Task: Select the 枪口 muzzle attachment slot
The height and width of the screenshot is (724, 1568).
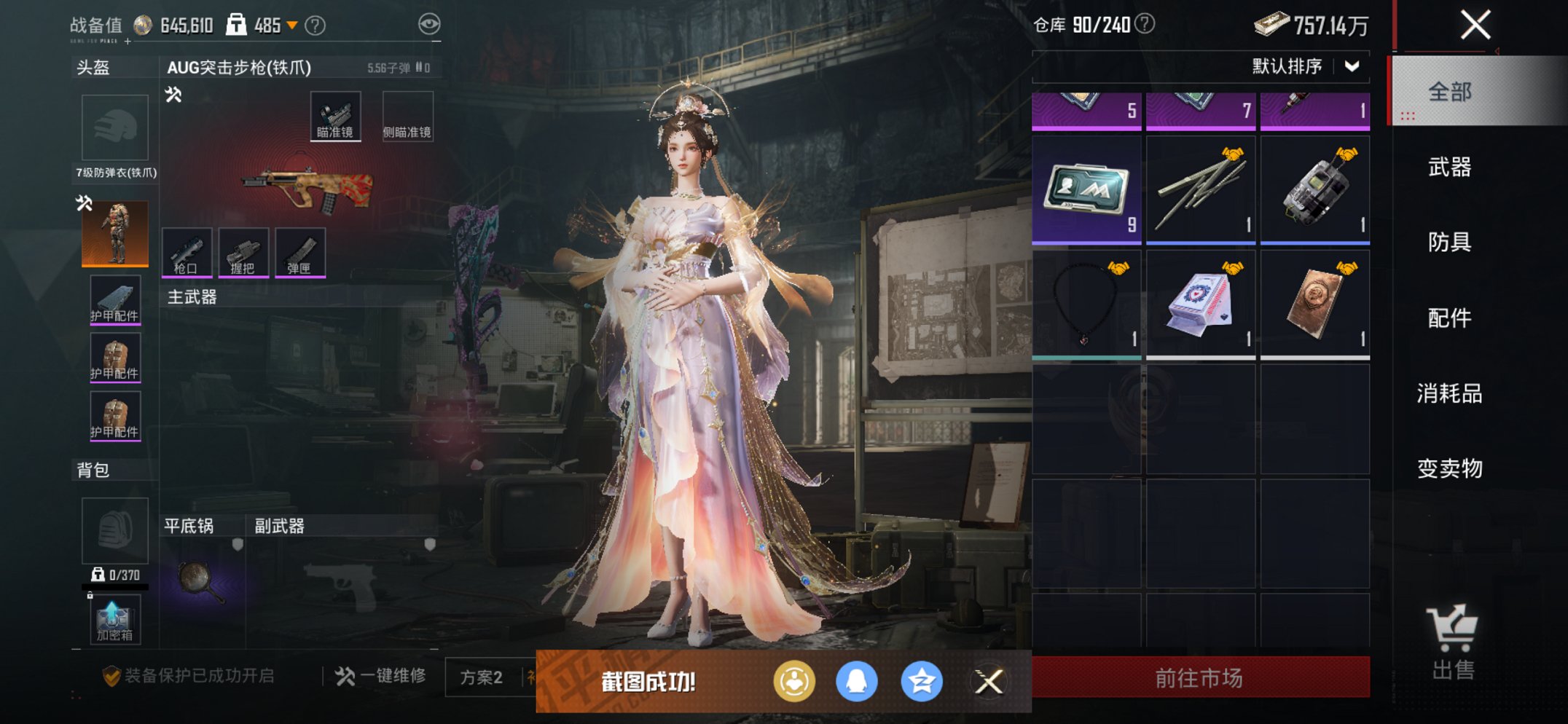Action: (188, 253)
